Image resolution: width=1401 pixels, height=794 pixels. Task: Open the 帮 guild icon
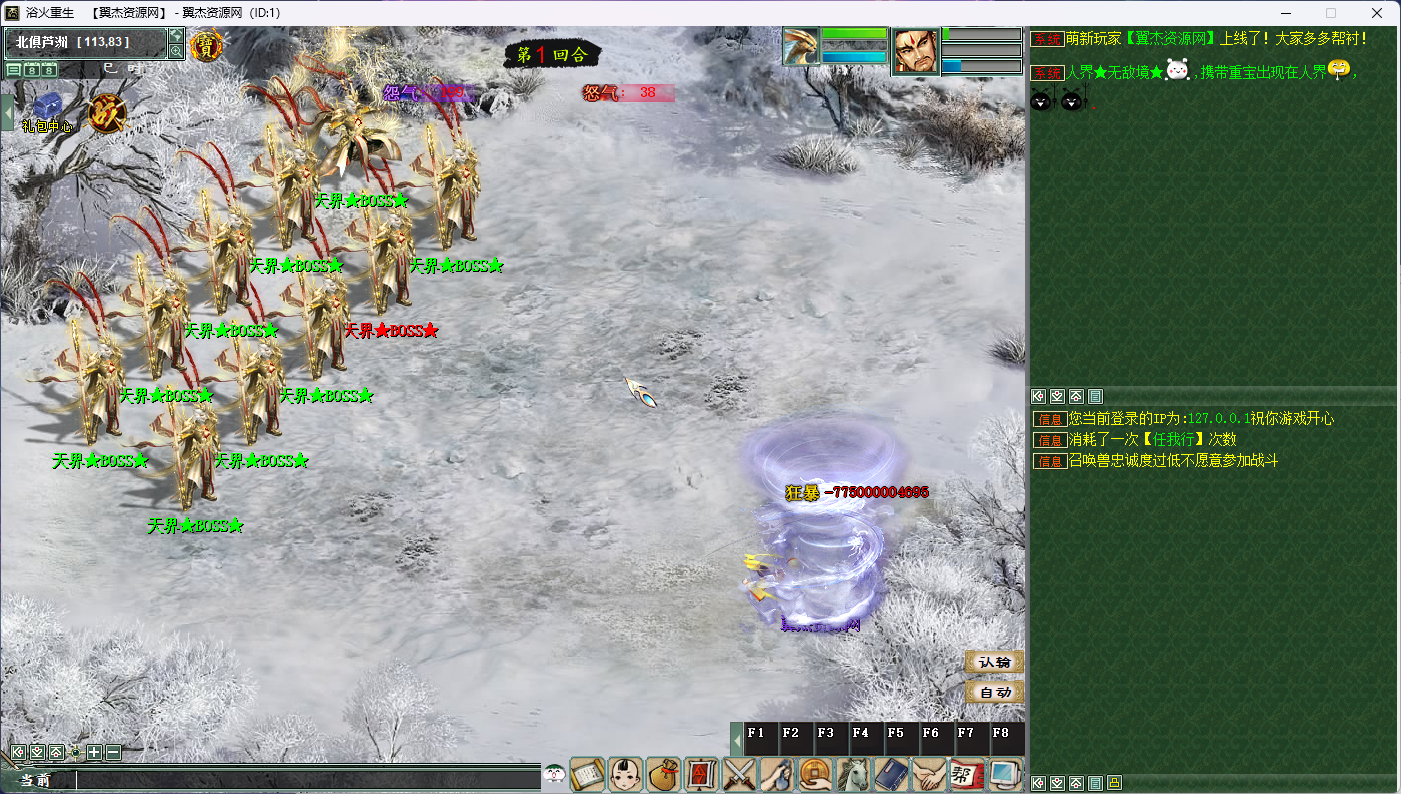(x=967, y=775)
